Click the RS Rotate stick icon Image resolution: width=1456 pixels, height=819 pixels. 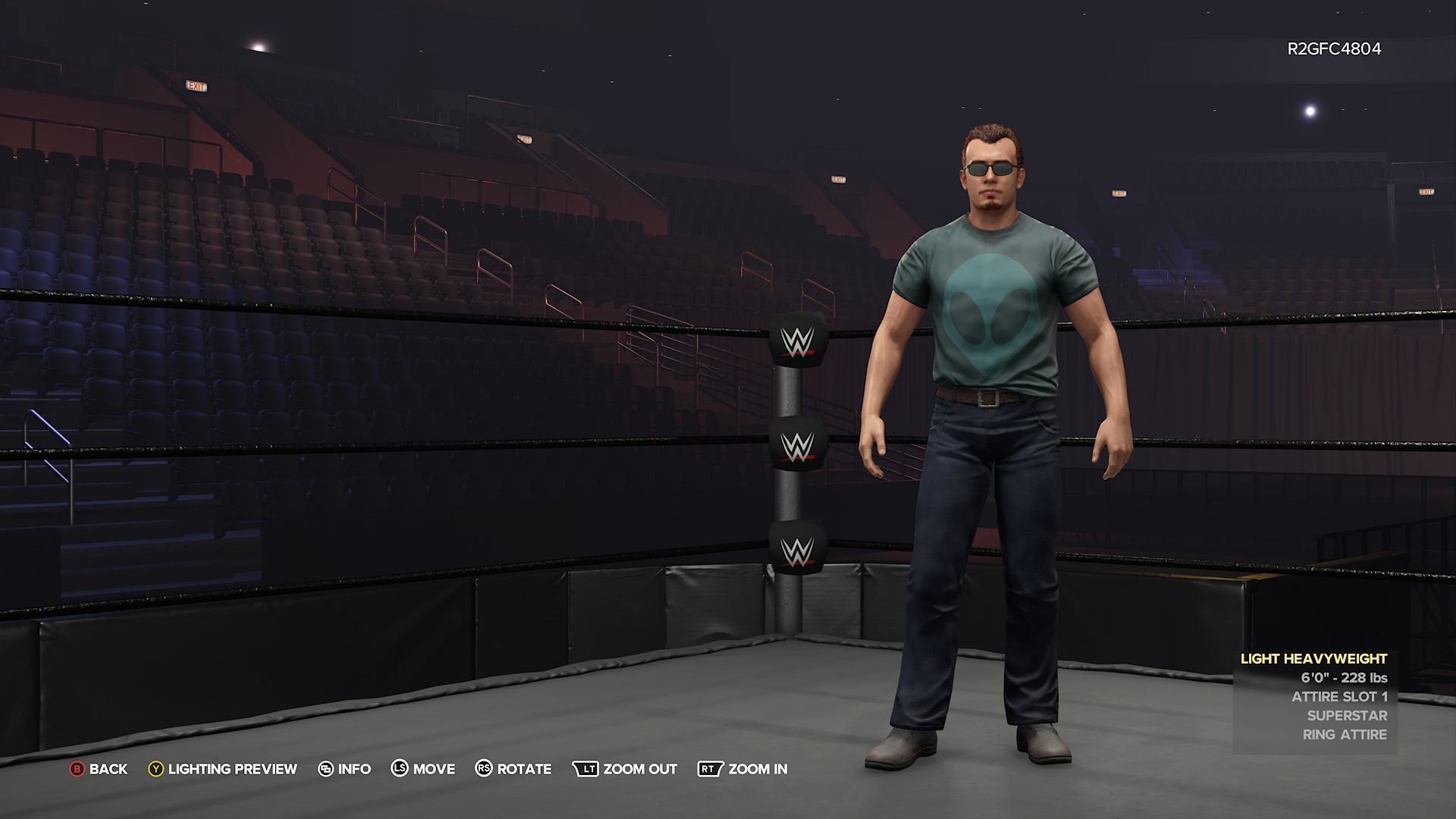point(483,769)
